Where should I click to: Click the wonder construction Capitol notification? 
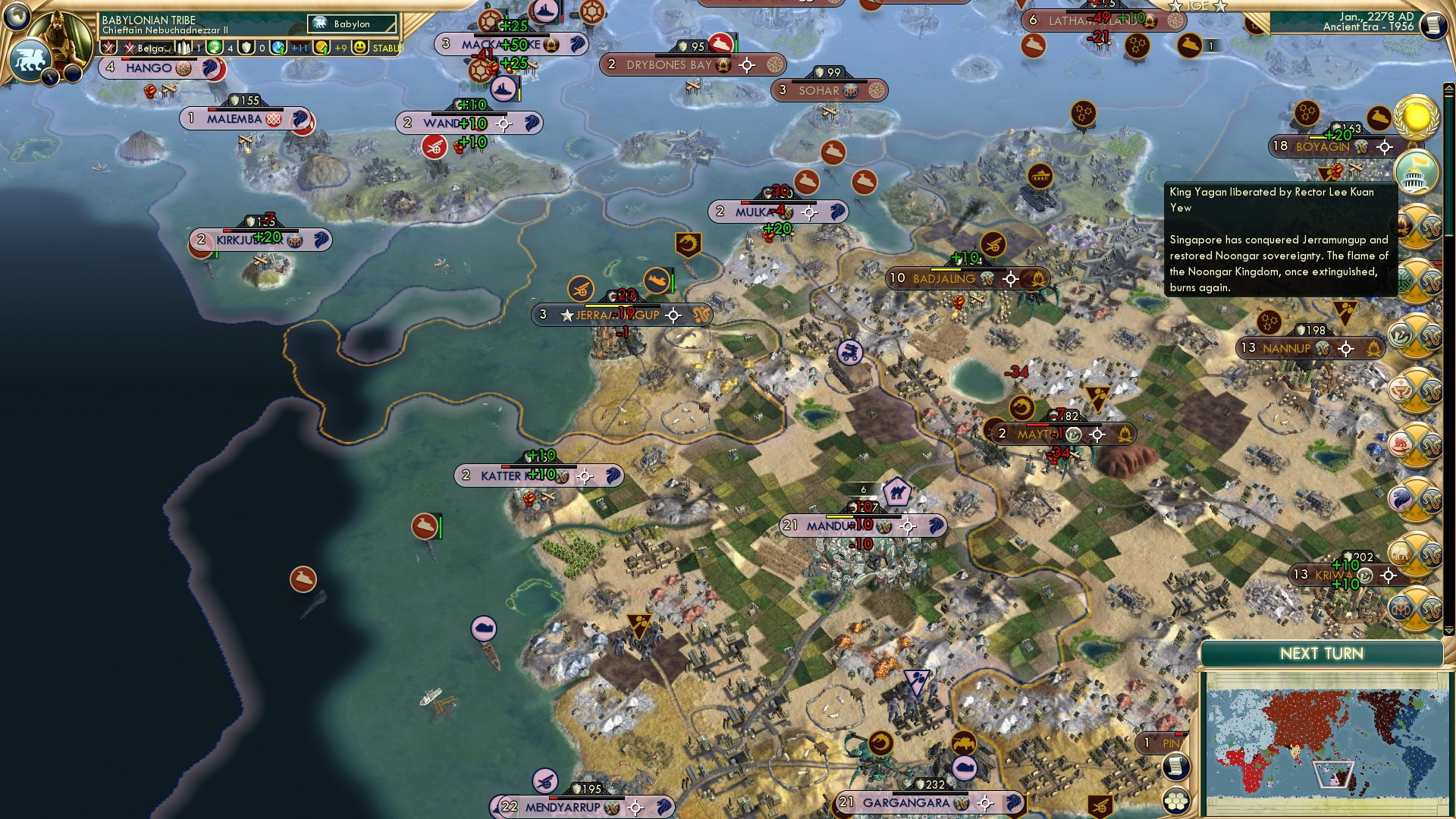tap(1415, 173)
